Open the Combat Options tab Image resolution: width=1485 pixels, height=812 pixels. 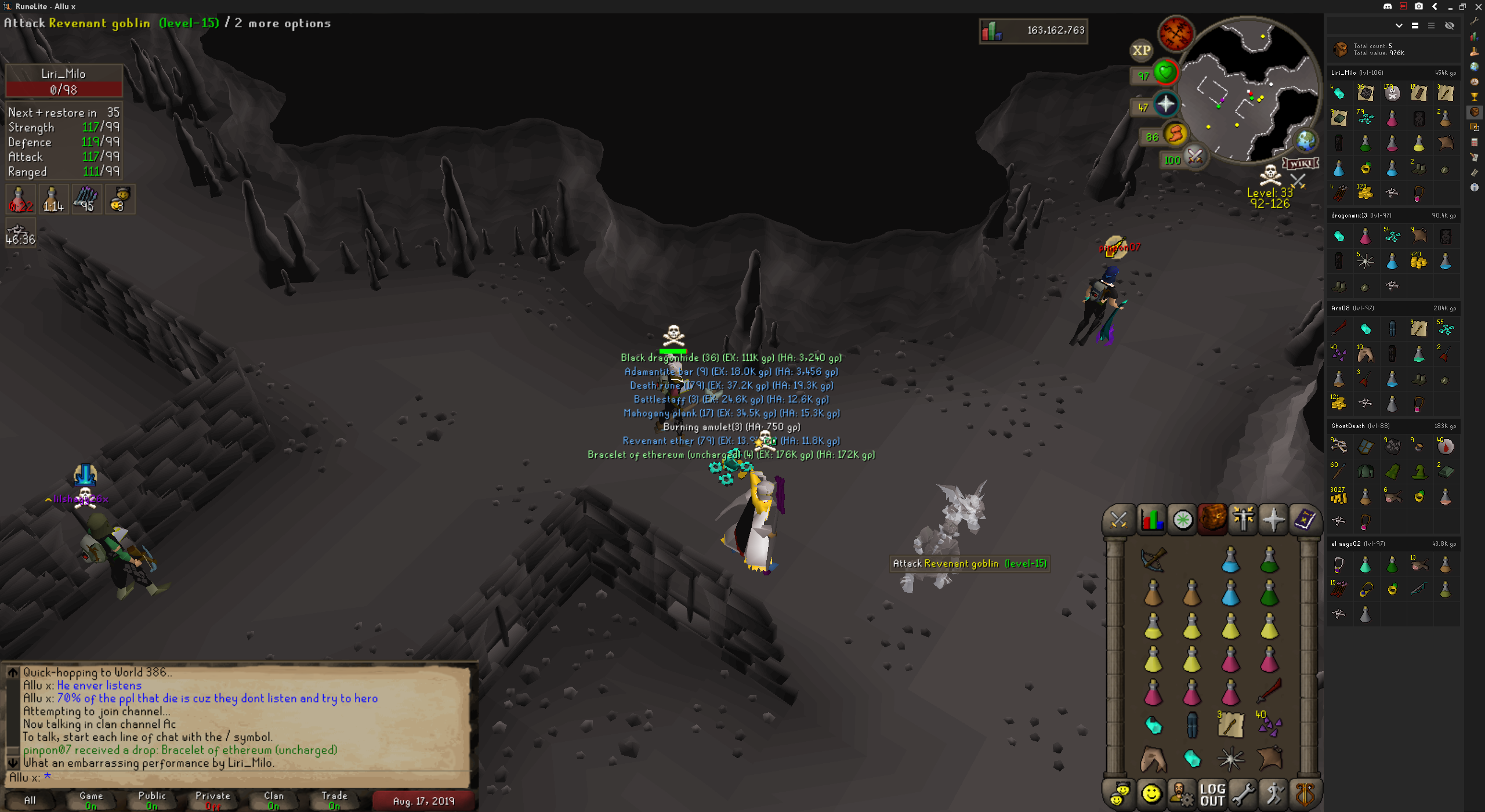(1119, 520)
